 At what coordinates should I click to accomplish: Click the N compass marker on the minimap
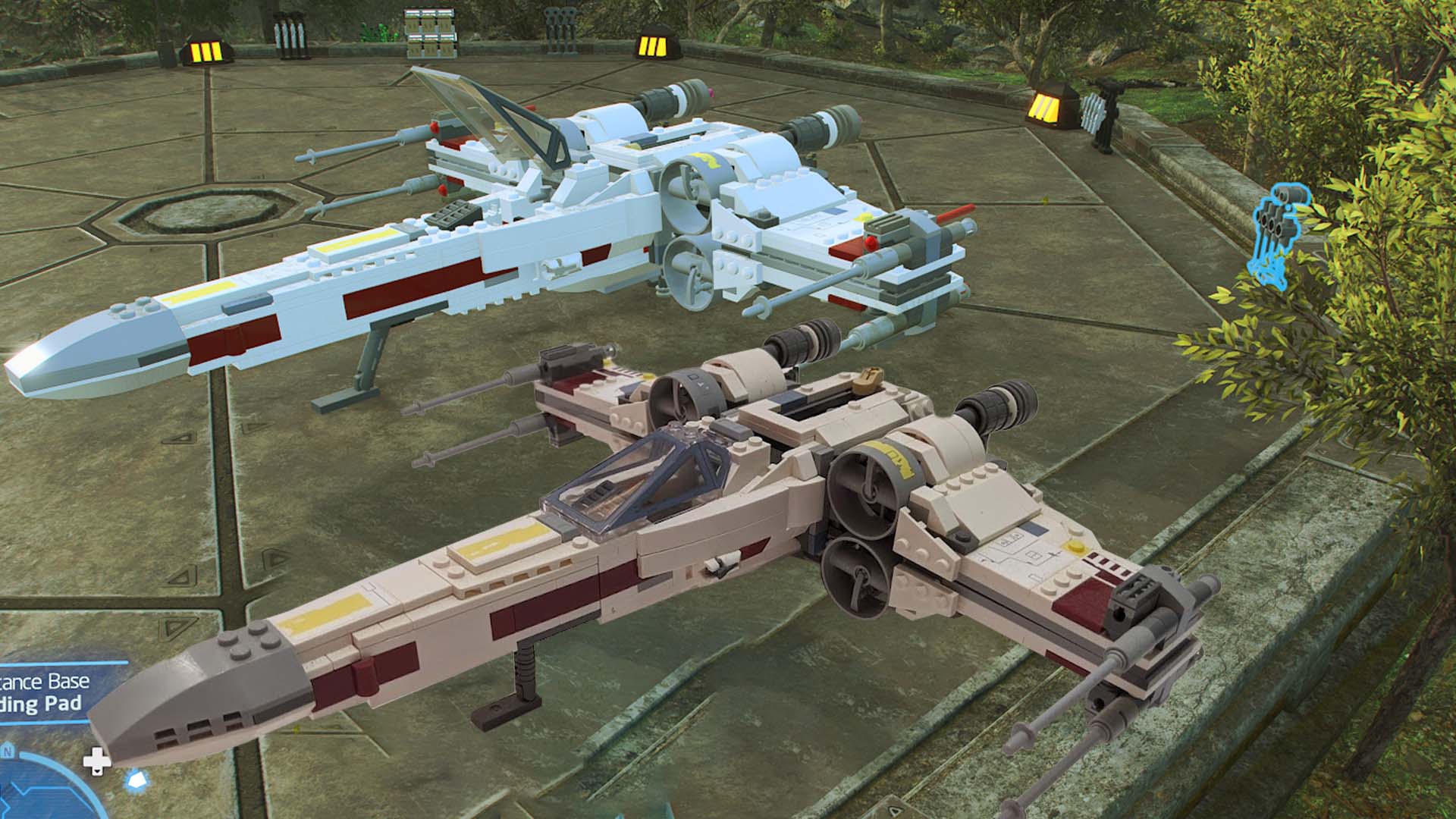pyautogui.click(x=8, y=751)
